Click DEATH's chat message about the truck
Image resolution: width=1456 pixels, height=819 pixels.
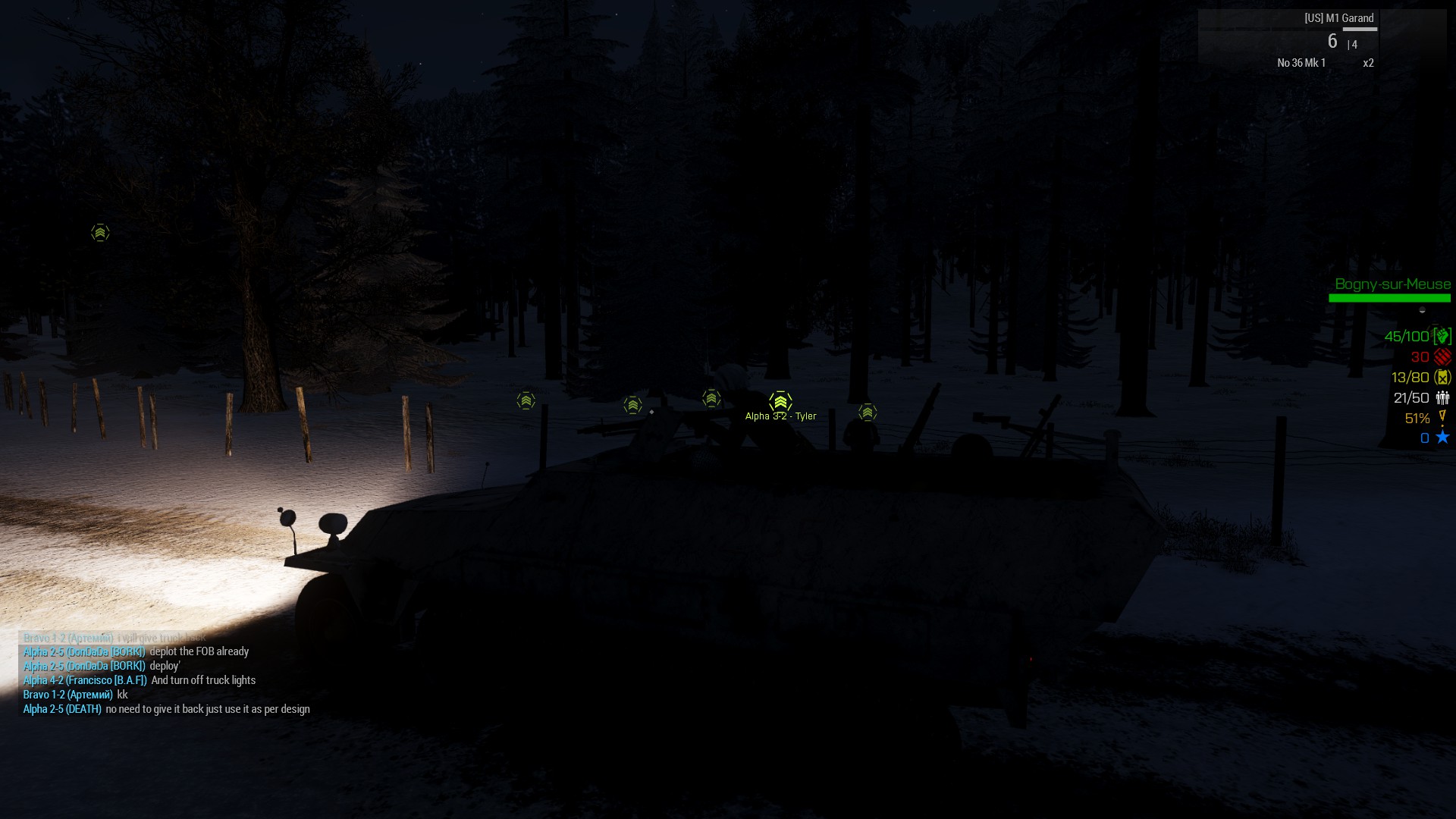(207, 709)
